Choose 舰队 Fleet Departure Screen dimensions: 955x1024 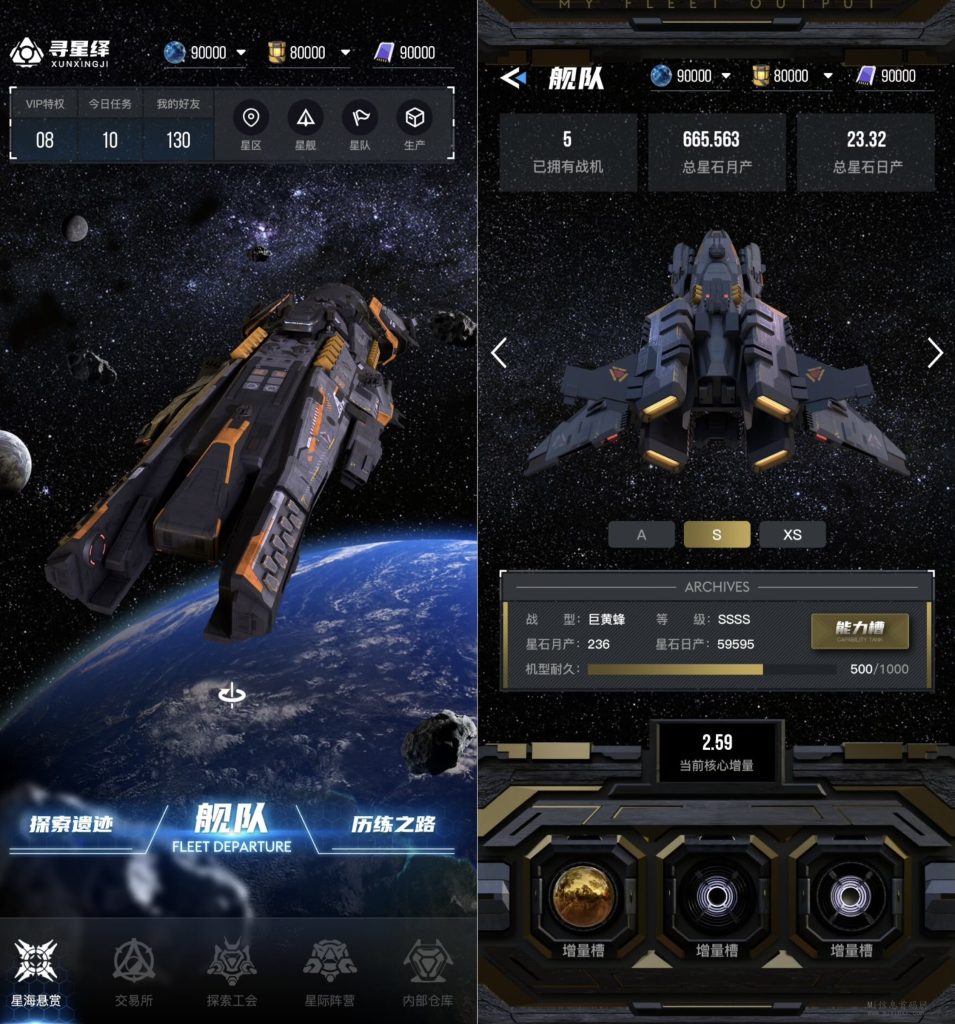click(232, 828)
